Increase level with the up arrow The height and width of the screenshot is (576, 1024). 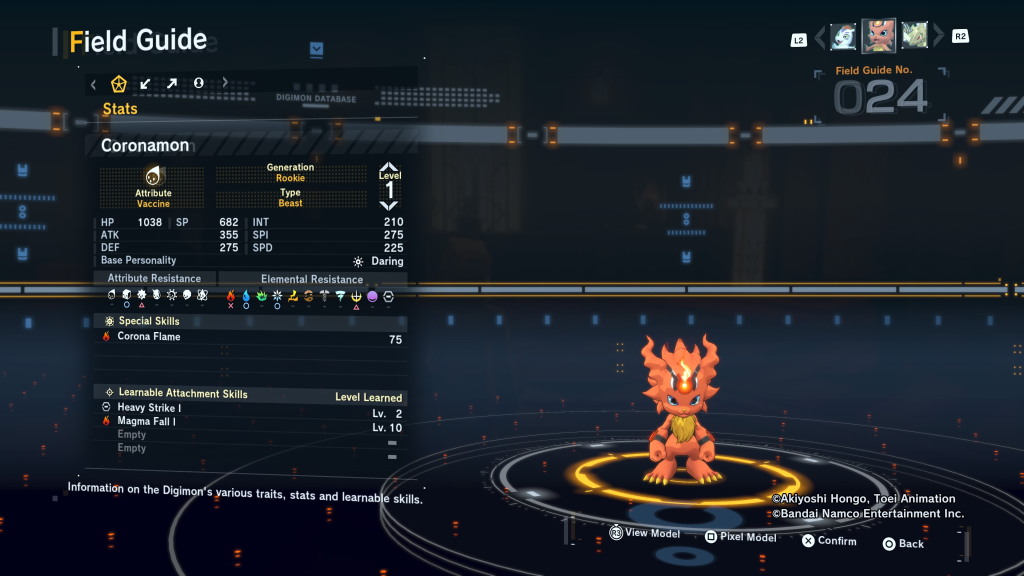pyautogui.click(x=389, y=168)
